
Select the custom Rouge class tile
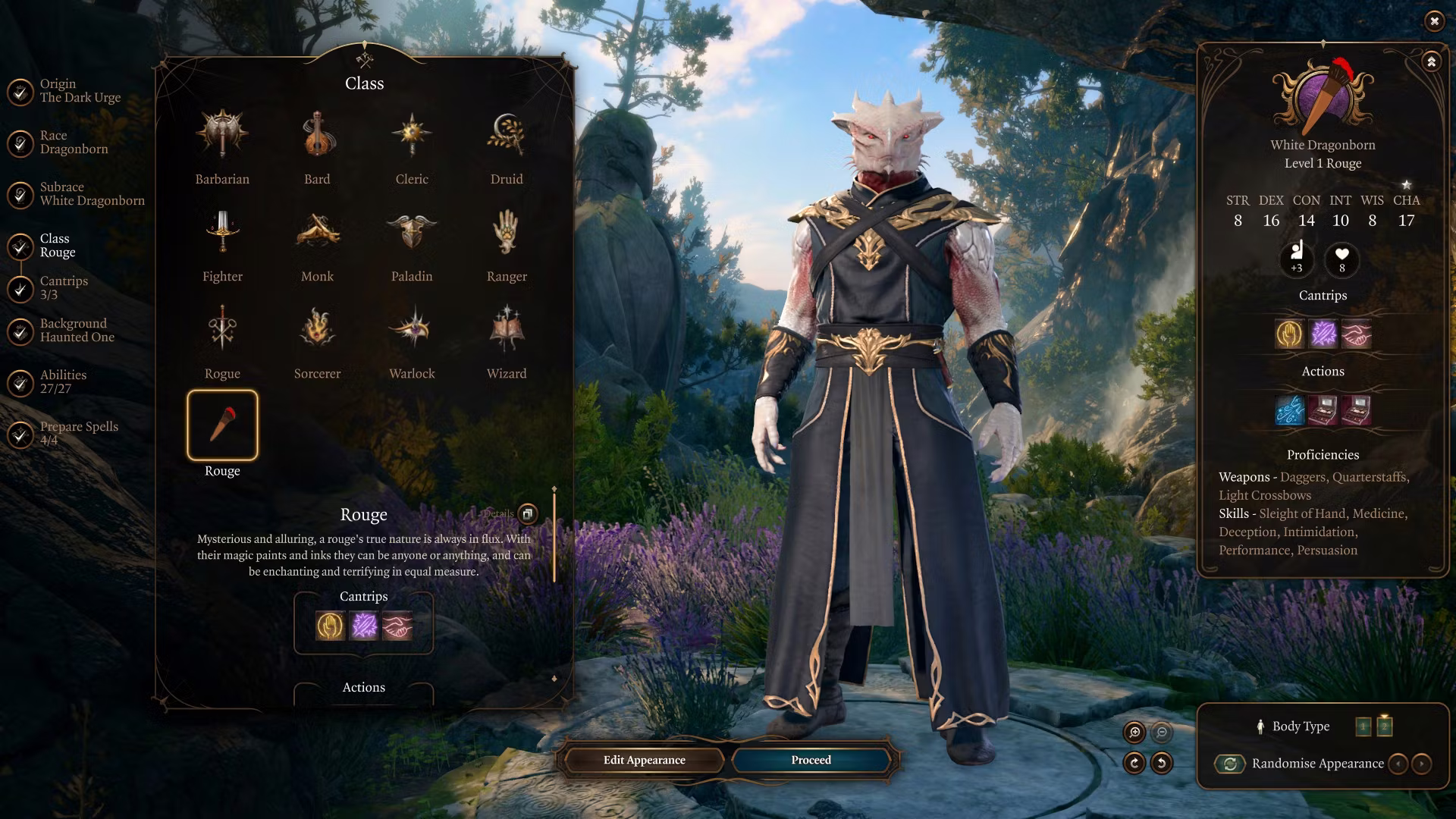[222, 425]
